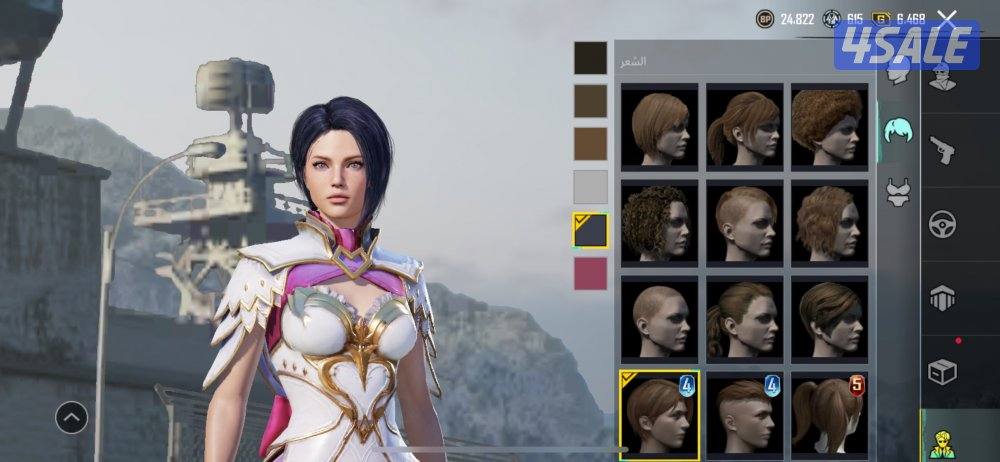Click the green character section icon

click(942, 440)
